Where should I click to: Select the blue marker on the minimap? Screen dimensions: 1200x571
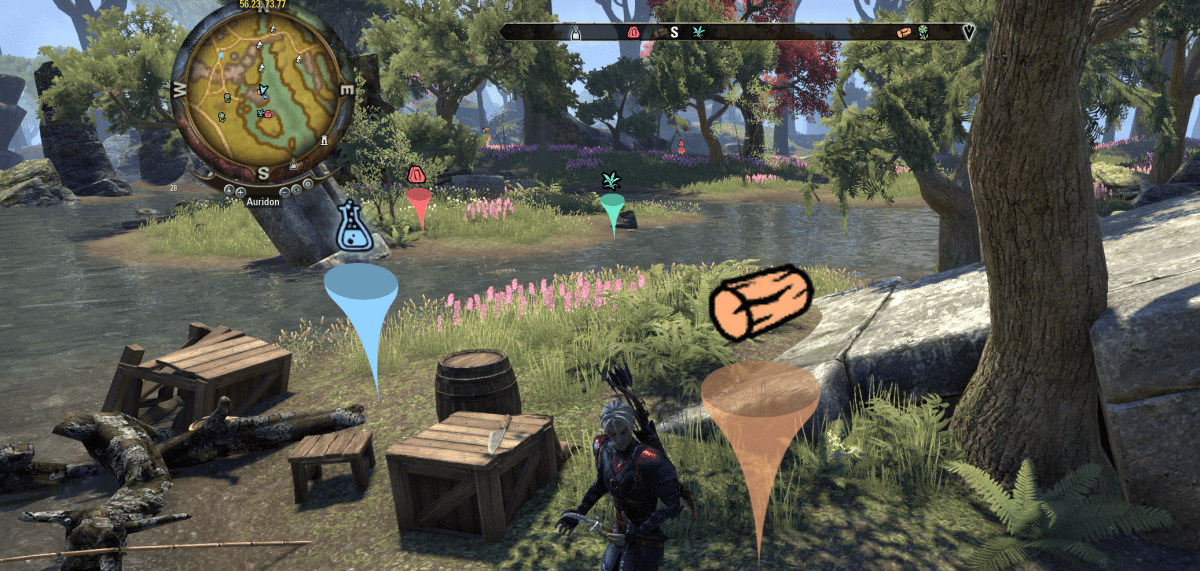221,56
